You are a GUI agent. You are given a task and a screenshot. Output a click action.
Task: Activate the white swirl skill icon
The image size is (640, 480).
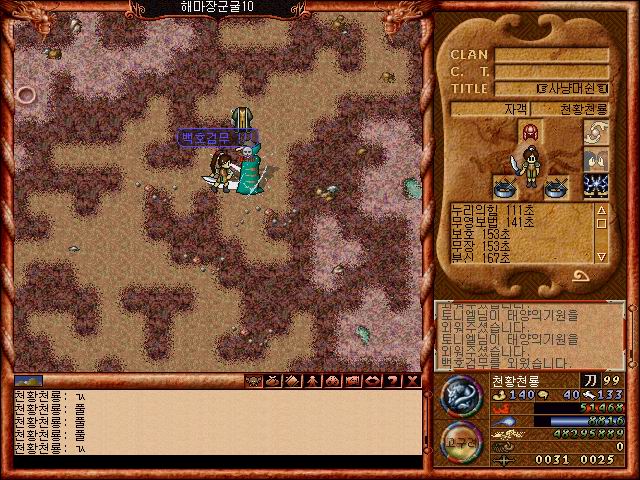click(596, 132)
